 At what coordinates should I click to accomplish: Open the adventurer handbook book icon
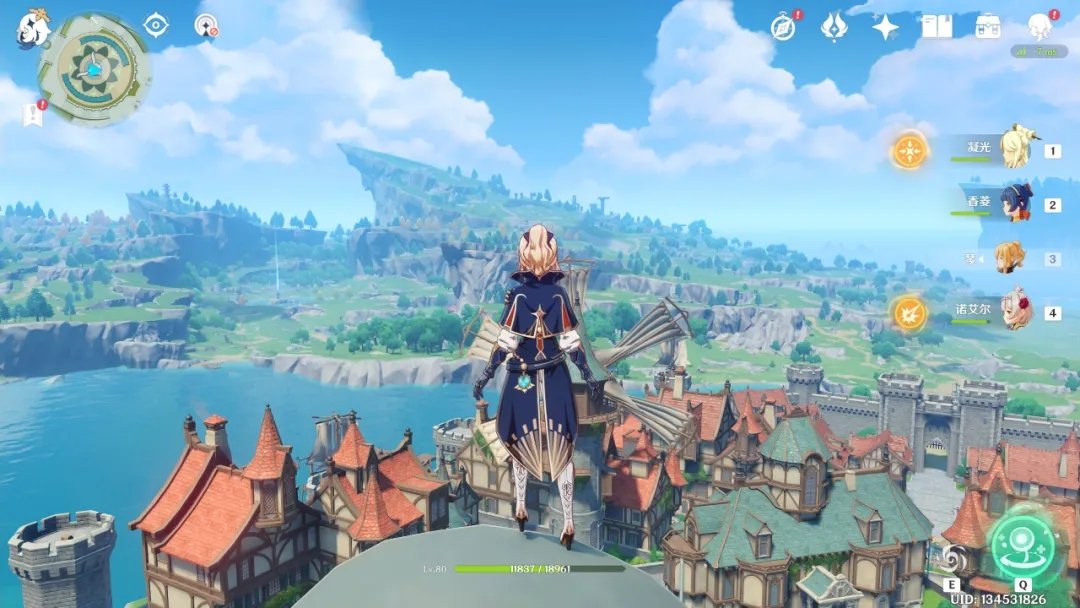point(937,27)
